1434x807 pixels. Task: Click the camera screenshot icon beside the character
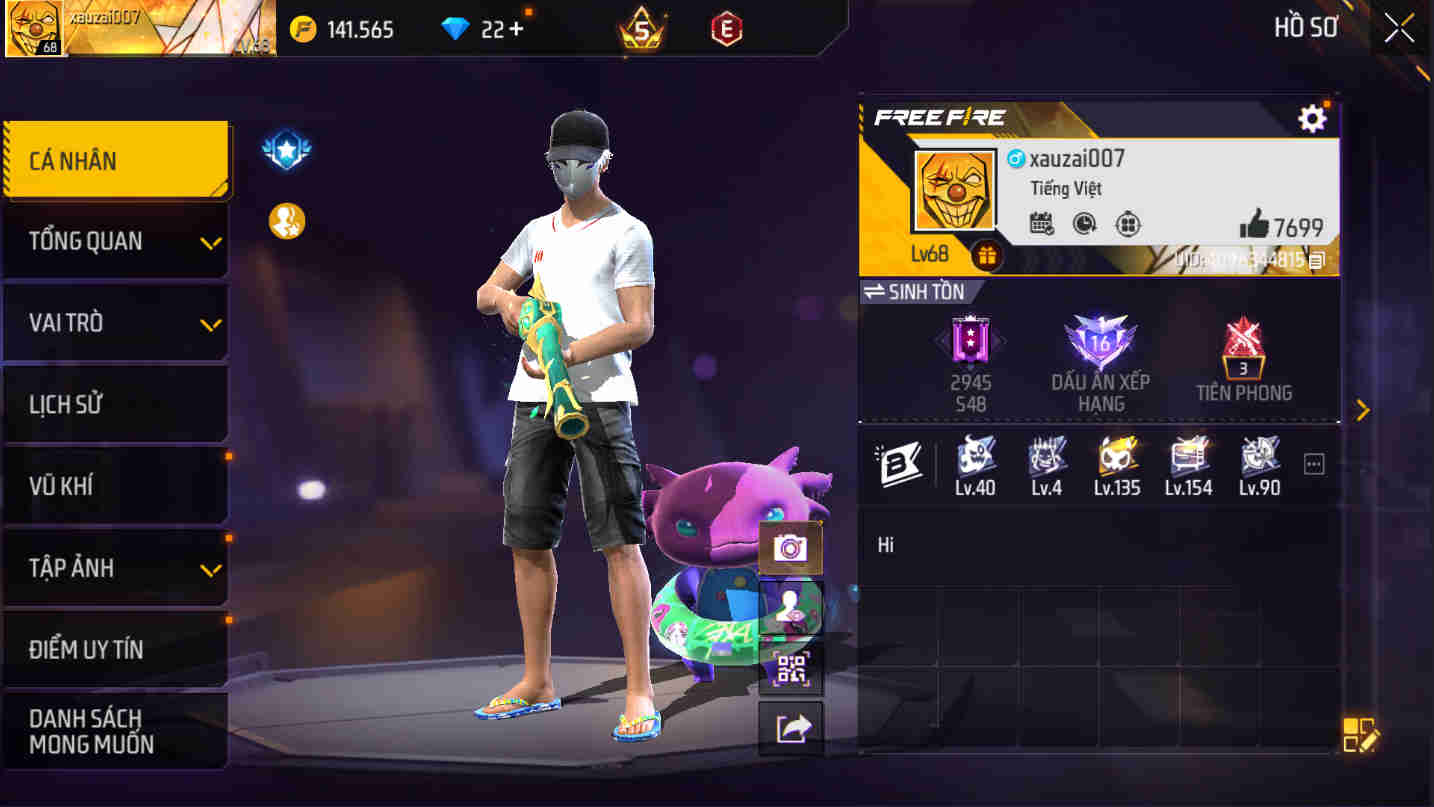[x=789, y=548]
